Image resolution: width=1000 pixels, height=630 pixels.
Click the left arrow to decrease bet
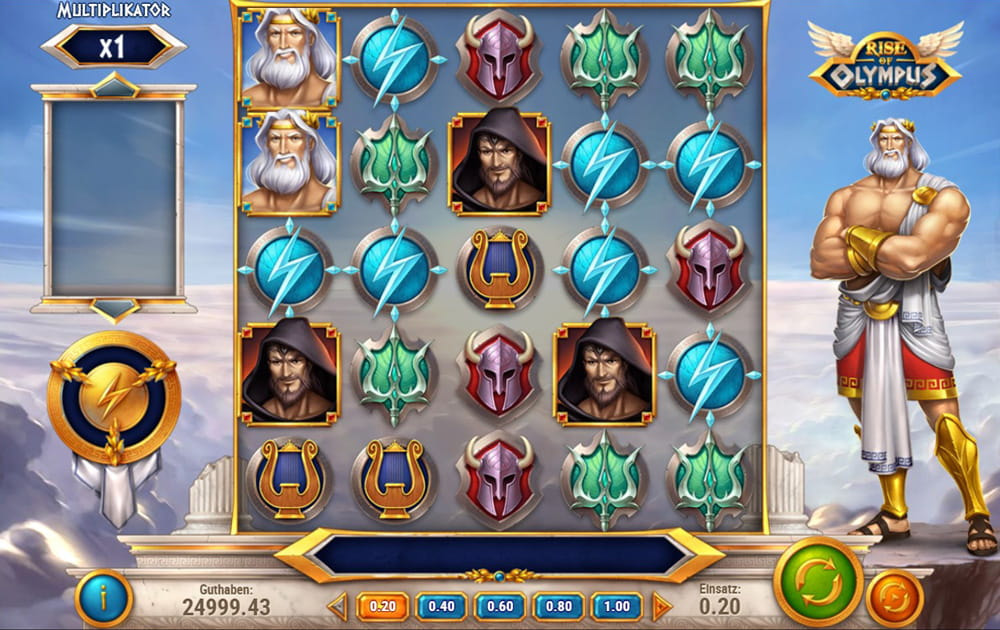click(338, 606)
